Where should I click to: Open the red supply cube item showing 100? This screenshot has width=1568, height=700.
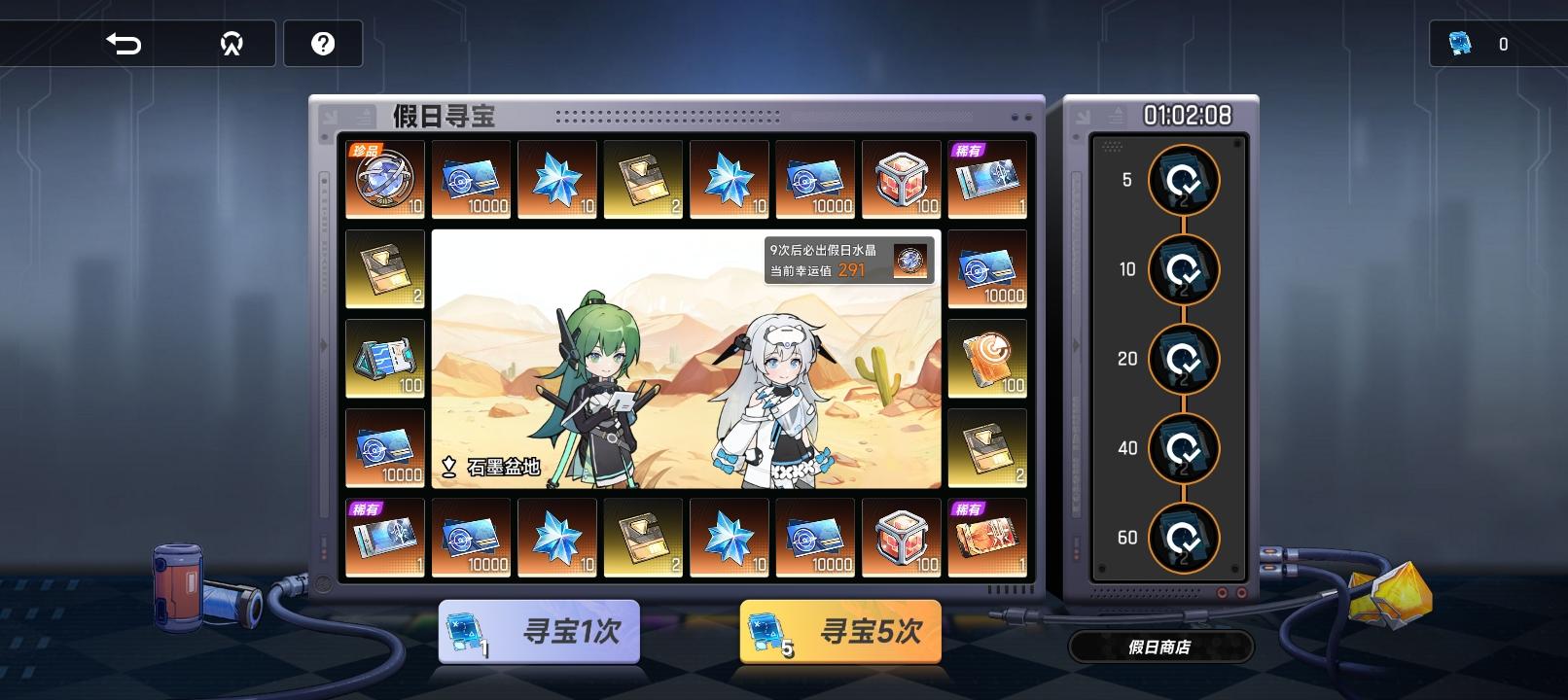click(900, 180)
